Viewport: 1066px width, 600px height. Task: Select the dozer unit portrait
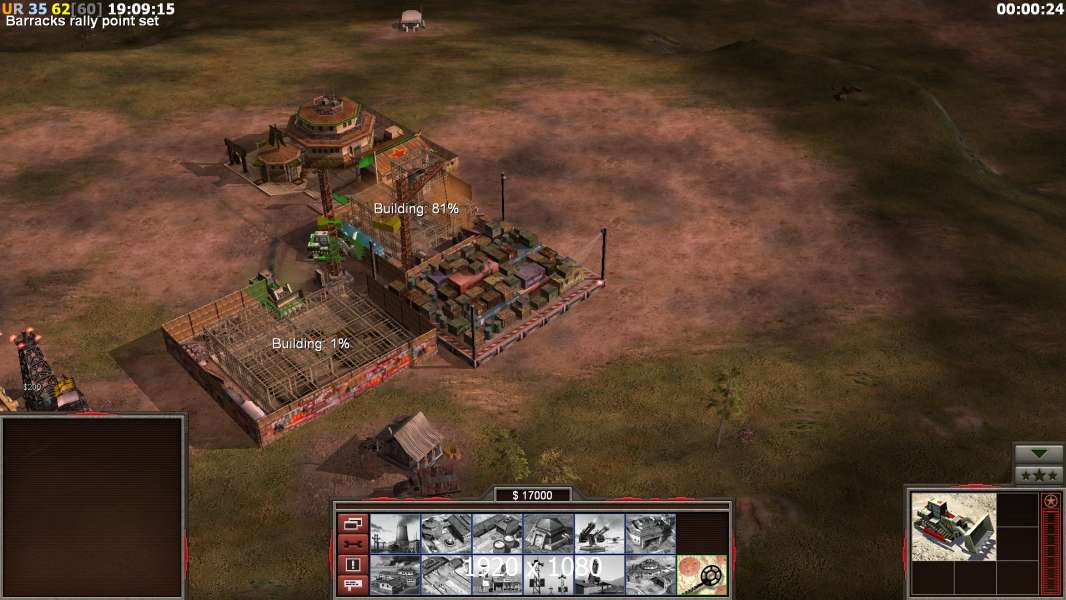953,525
